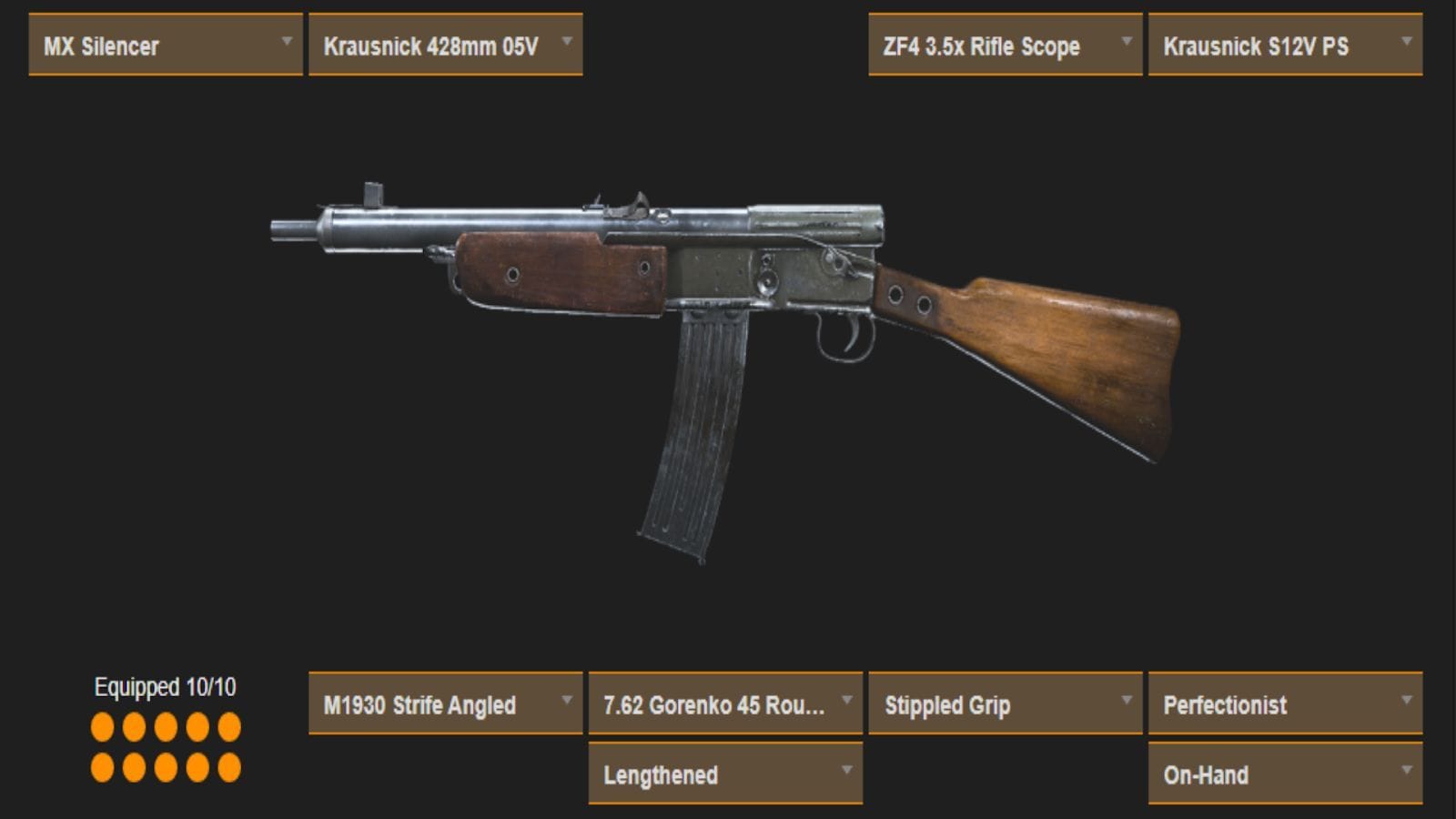Open the Stippled Grip rear grip dropdown
1456x819 pixels.
[1004, 704]
